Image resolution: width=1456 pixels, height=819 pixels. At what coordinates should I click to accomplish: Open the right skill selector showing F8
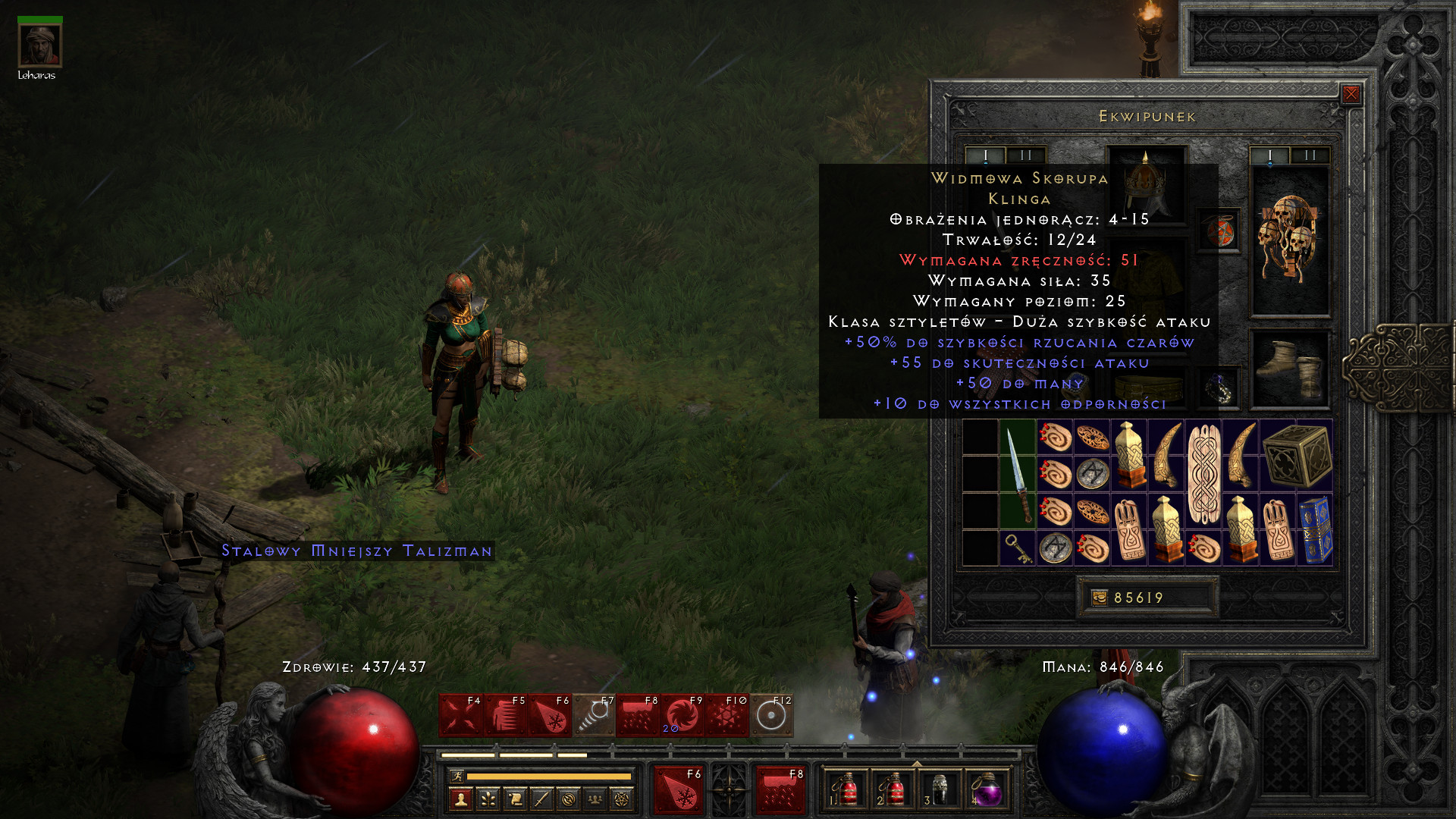pos(781,790)
